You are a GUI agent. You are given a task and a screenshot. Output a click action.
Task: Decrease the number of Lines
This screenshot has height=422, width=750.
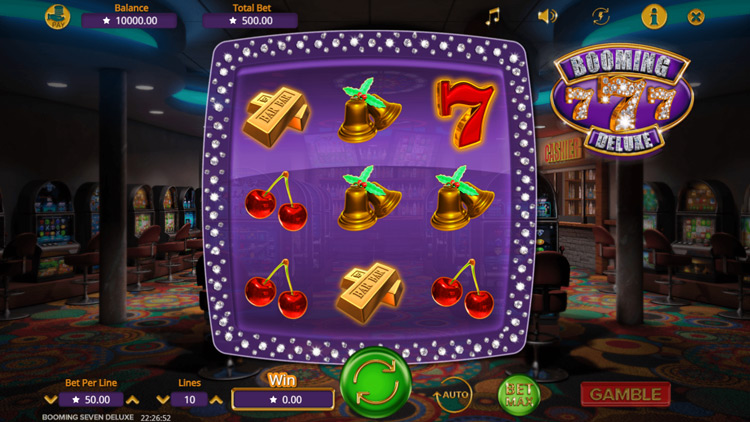click(162, 399)
